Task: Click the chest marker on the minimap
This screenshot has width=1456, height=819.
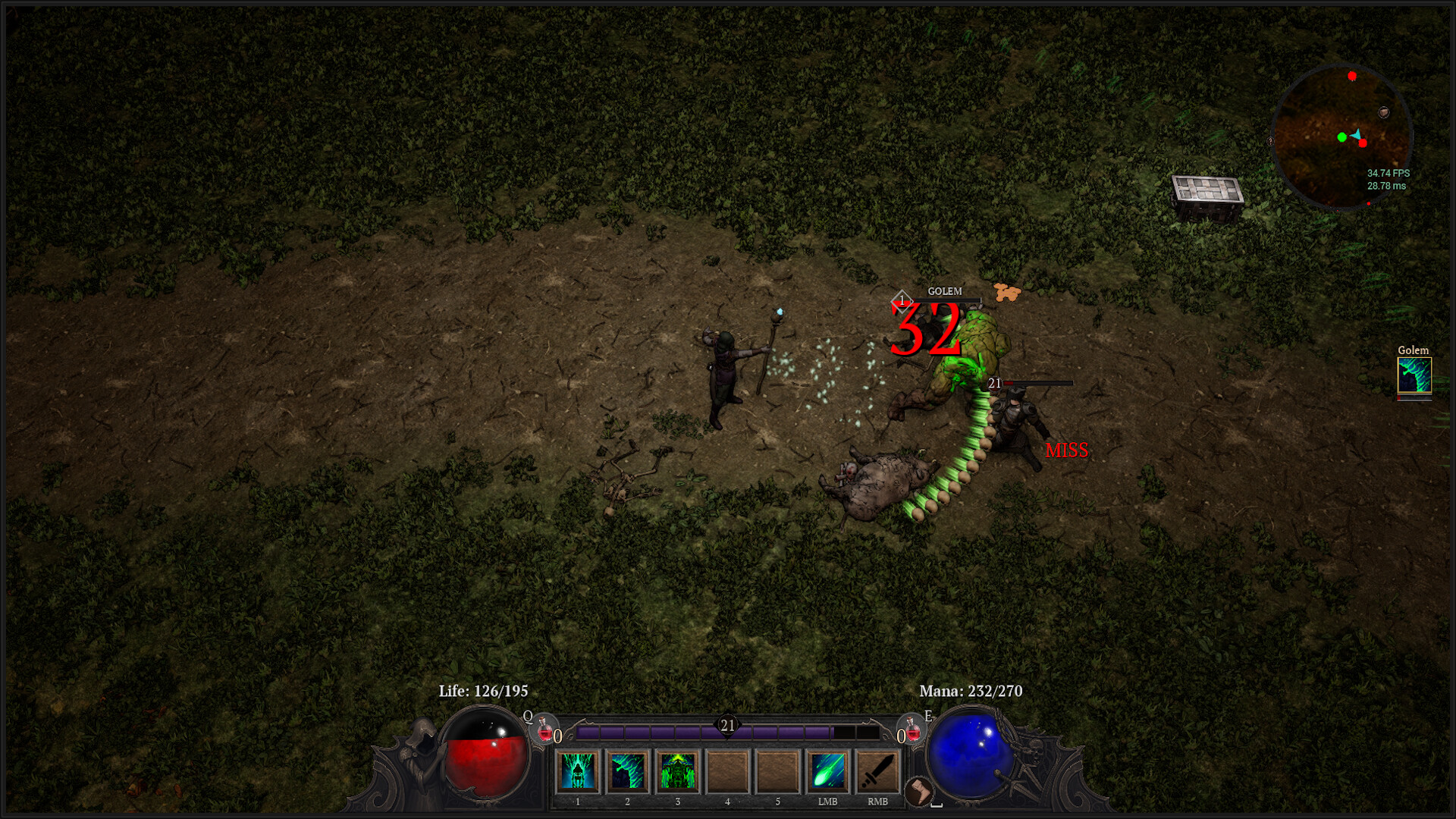Action: 1384,112
